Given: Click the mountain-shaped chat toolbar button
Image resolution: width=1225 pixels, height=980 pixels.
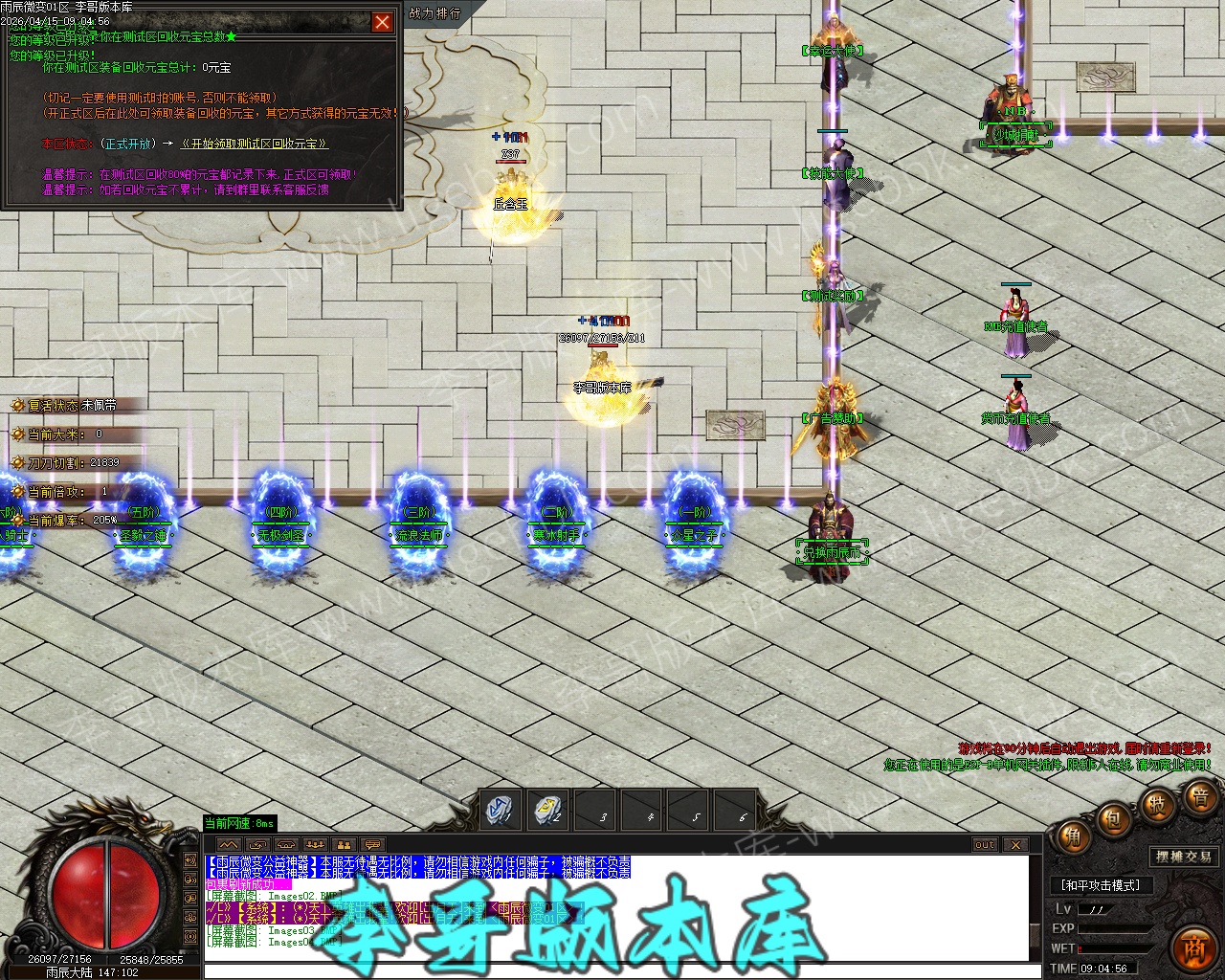Looking at the screenshot, I should click(229, 845).
